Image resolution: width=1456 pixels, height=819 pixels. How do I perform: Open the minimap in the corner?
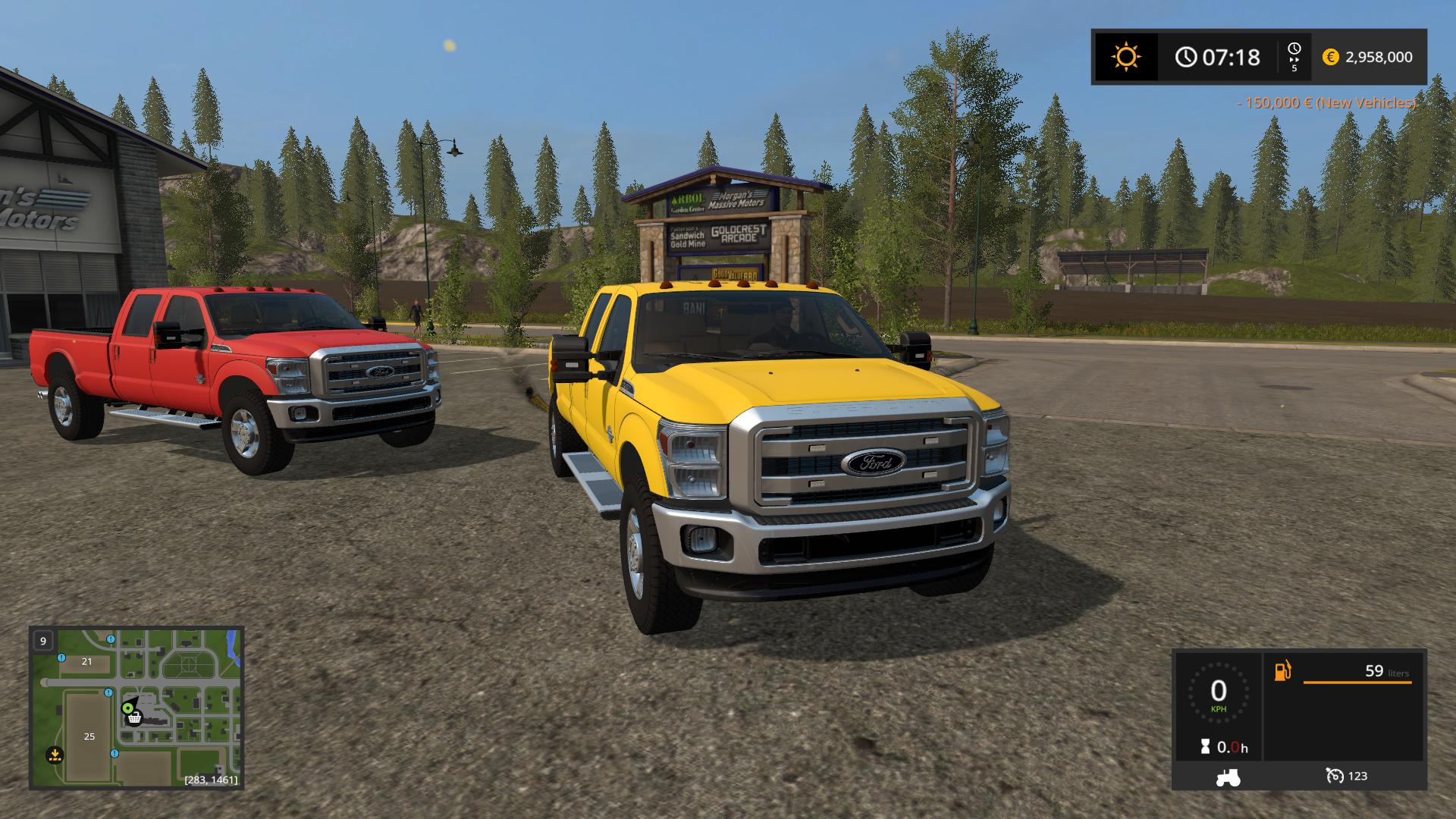[136, 707]
